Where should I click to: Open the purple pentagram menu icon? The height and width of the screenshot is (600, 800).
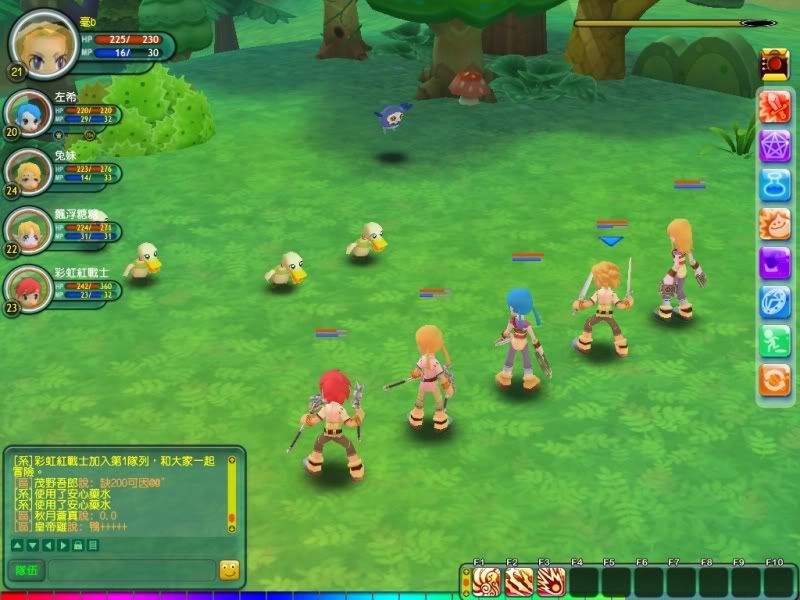point(775,145)
